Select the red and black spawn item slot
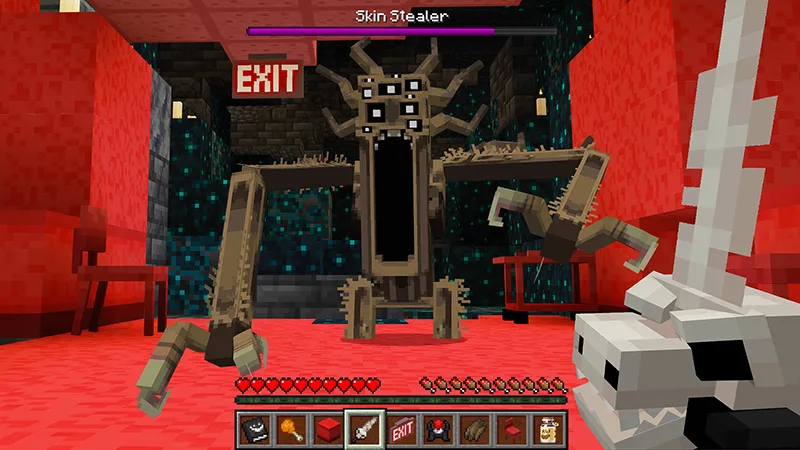Viewport: 800px width, 450px height. pyautogui.click(x=437, y=428)
